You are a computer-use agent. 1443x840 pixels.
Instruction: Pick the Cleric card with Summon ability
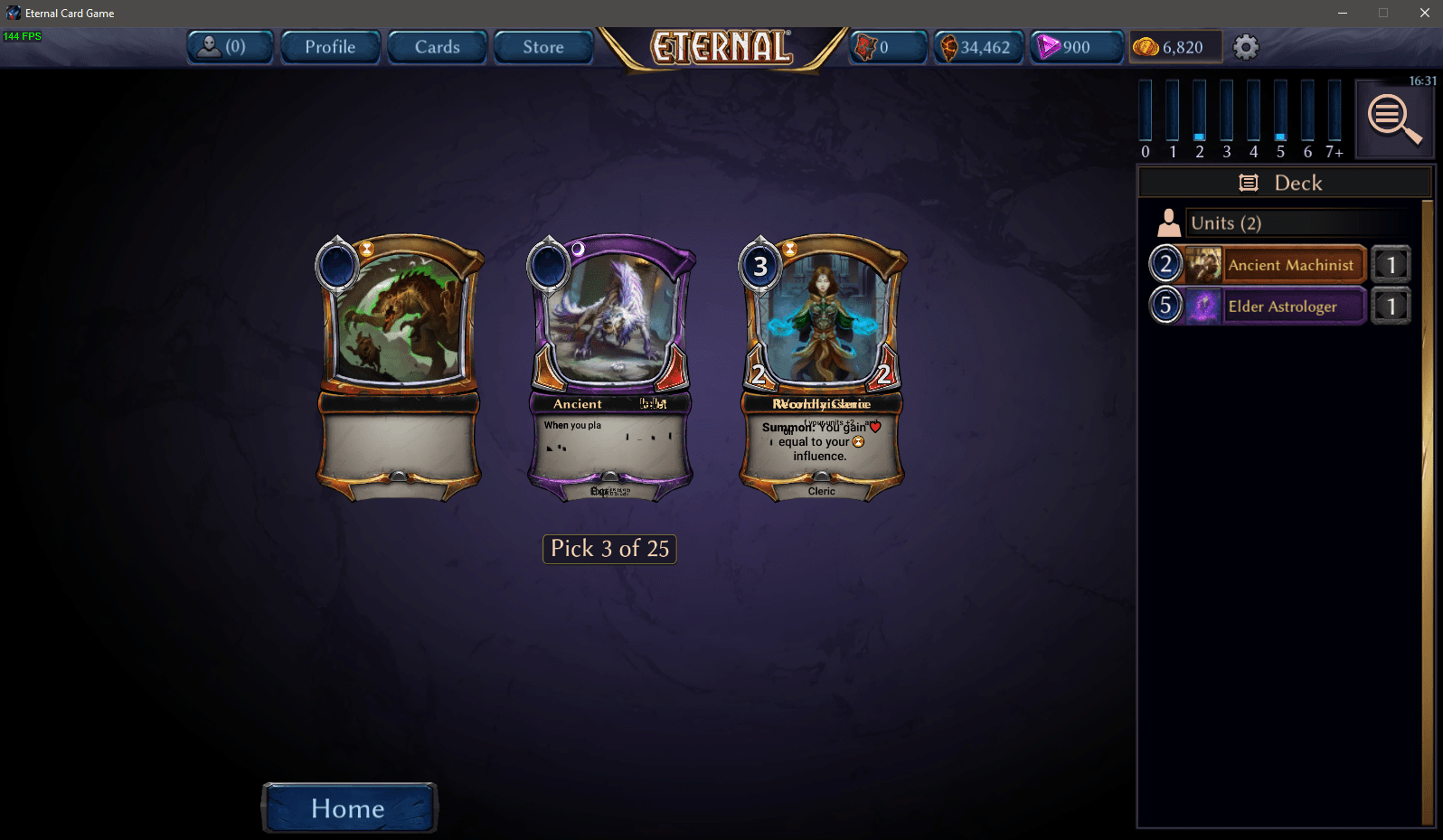[821, 366]
